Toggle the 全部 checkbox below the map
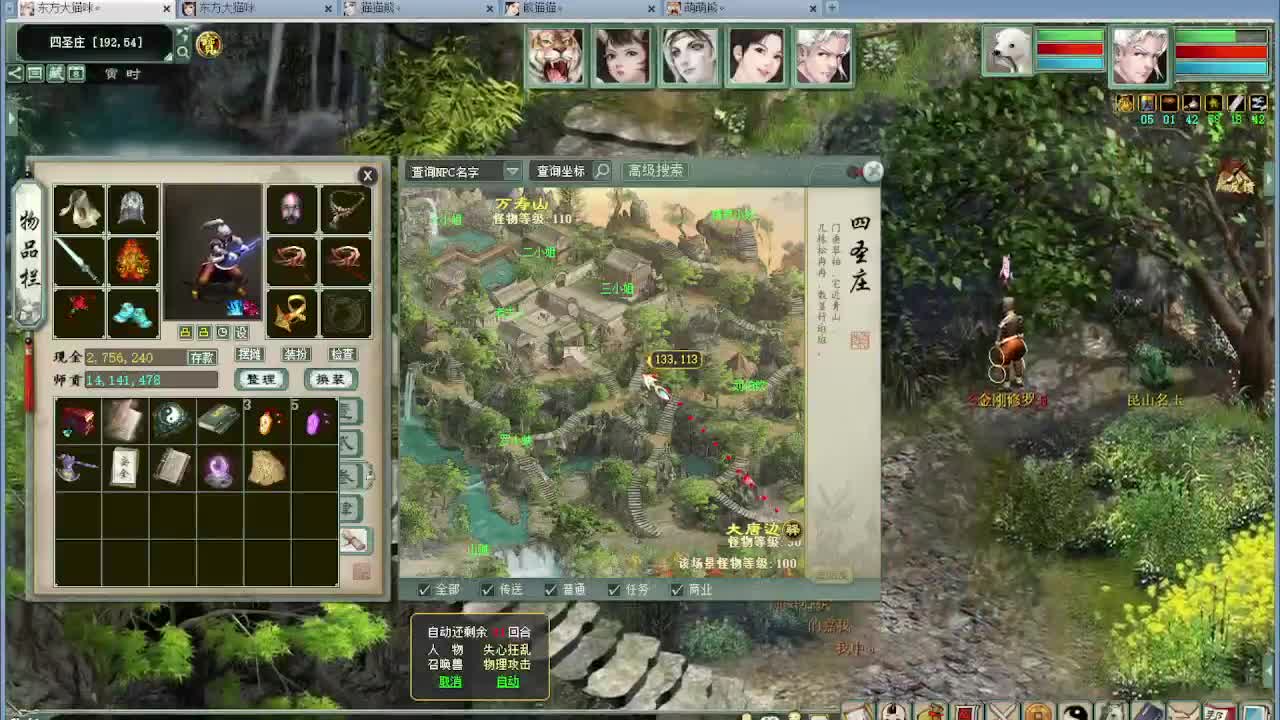Viewport: 1280px width, 720px height. pyautogui.click(x=424, y=590)
